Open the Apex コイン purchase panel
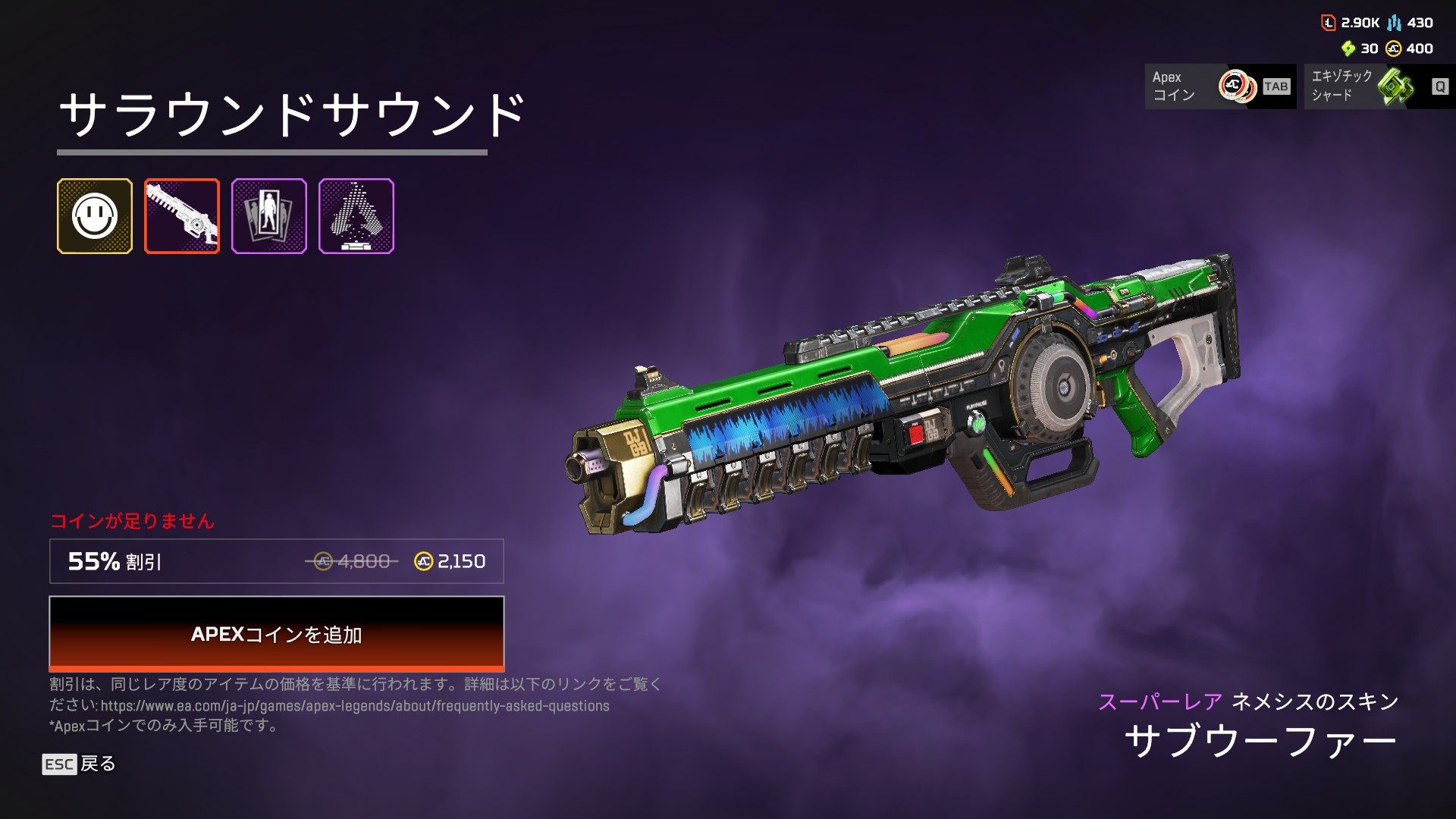1456x819 pixels. [1220, 86]
